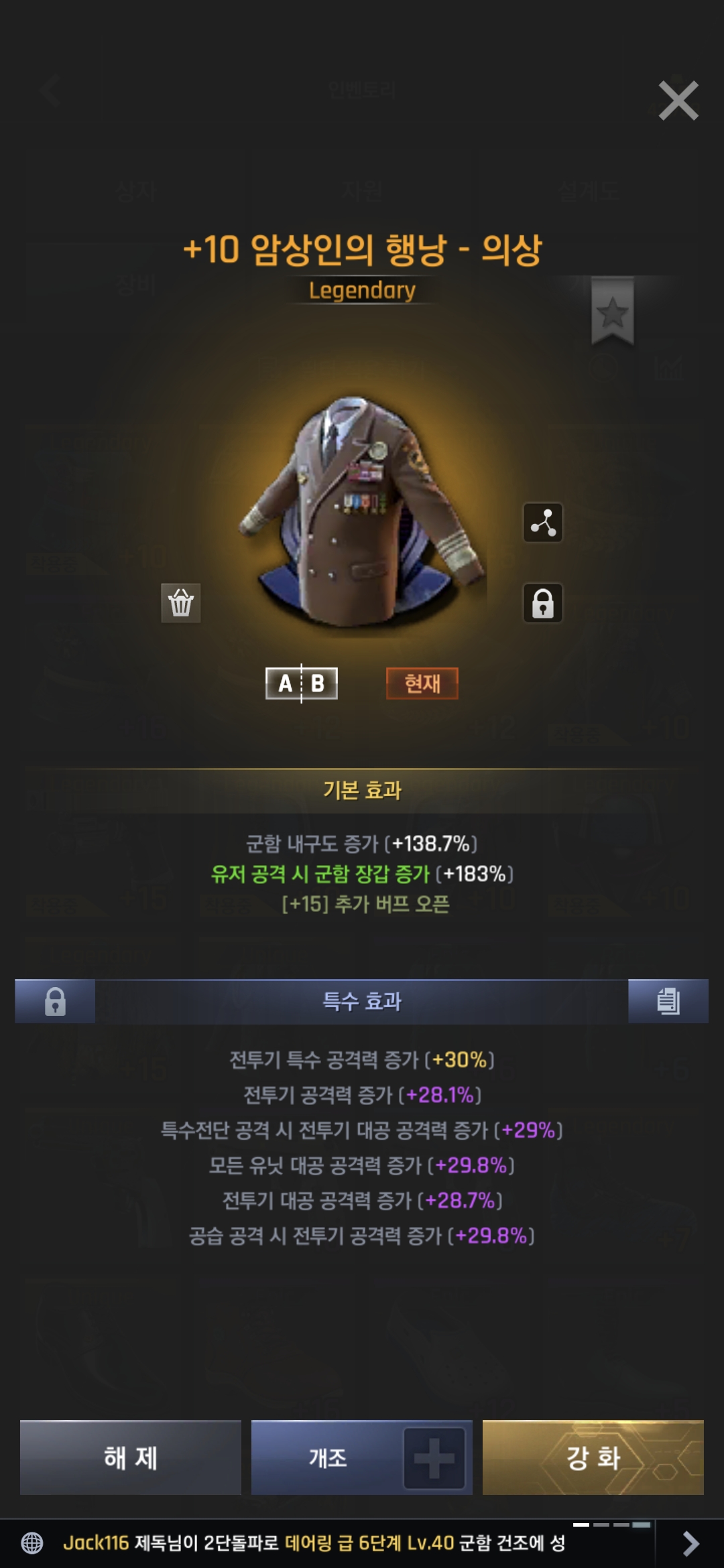Open the document list icon on 특수 효과 bar
The image size is (724, 1568).
668,1001
